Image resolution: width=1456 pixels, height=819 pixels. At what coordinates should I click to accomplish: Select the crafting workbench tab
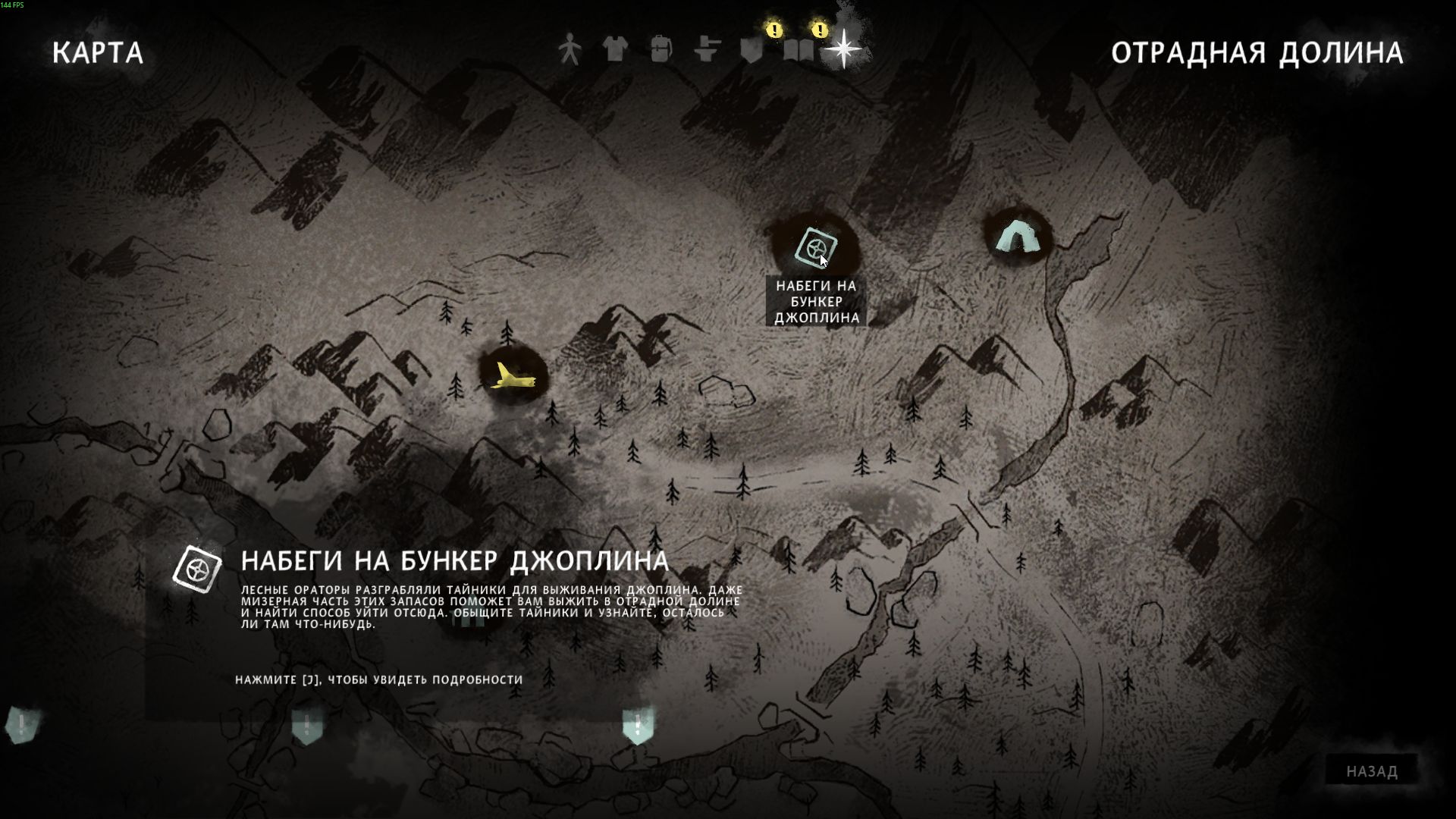[x=707, y=50]
